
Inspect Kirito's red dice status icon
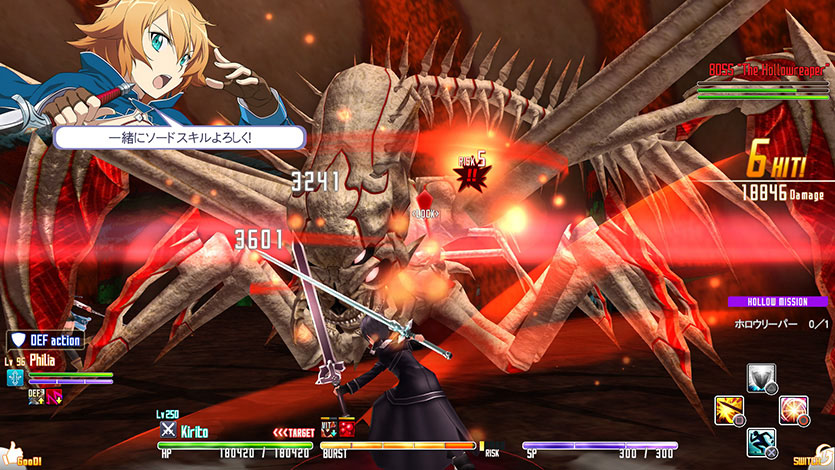click(x=346, y=428)
